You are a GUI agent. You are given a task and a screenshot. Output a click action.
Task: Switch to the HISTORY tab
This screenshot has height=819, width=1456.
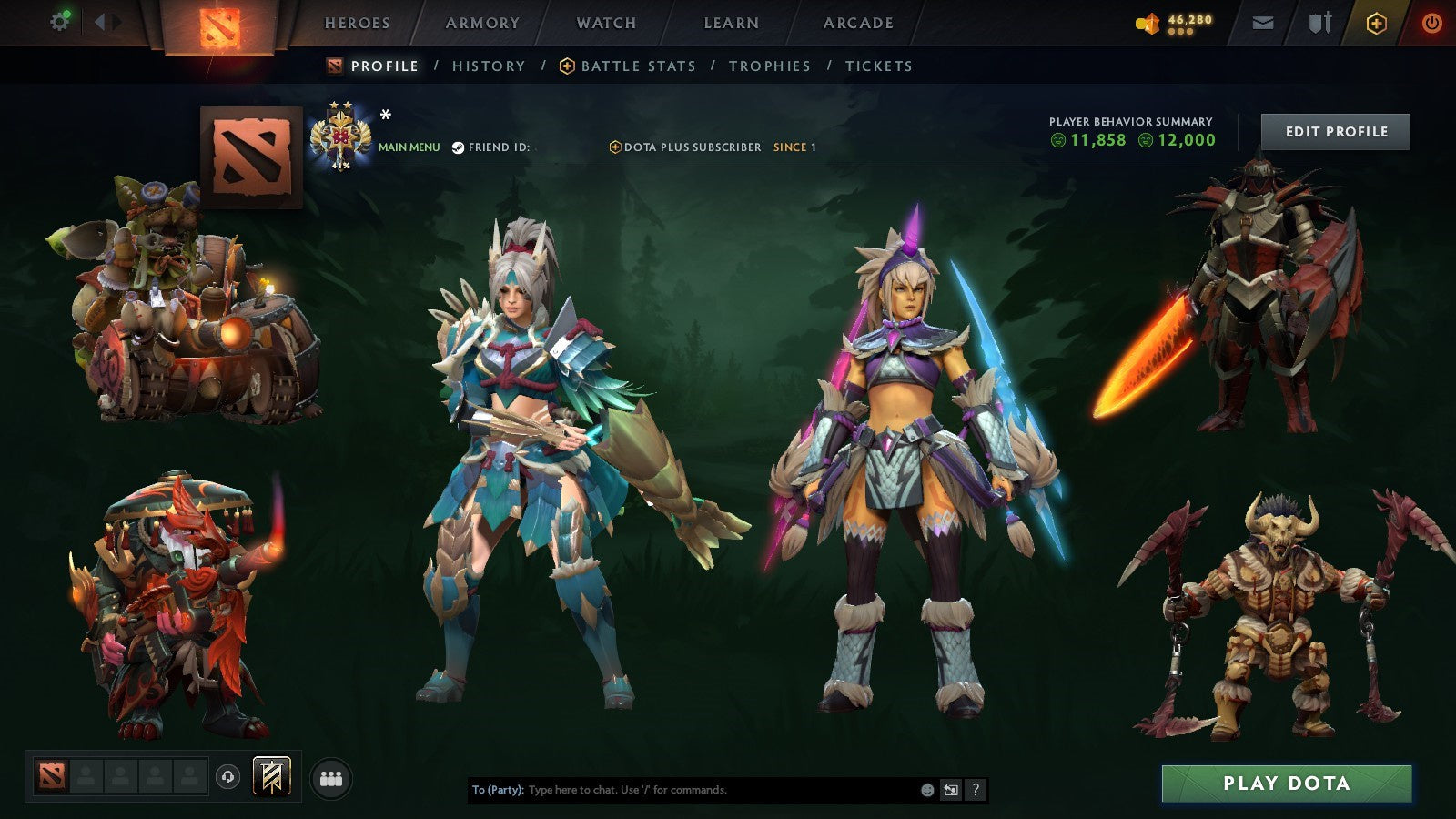(489, 66)
